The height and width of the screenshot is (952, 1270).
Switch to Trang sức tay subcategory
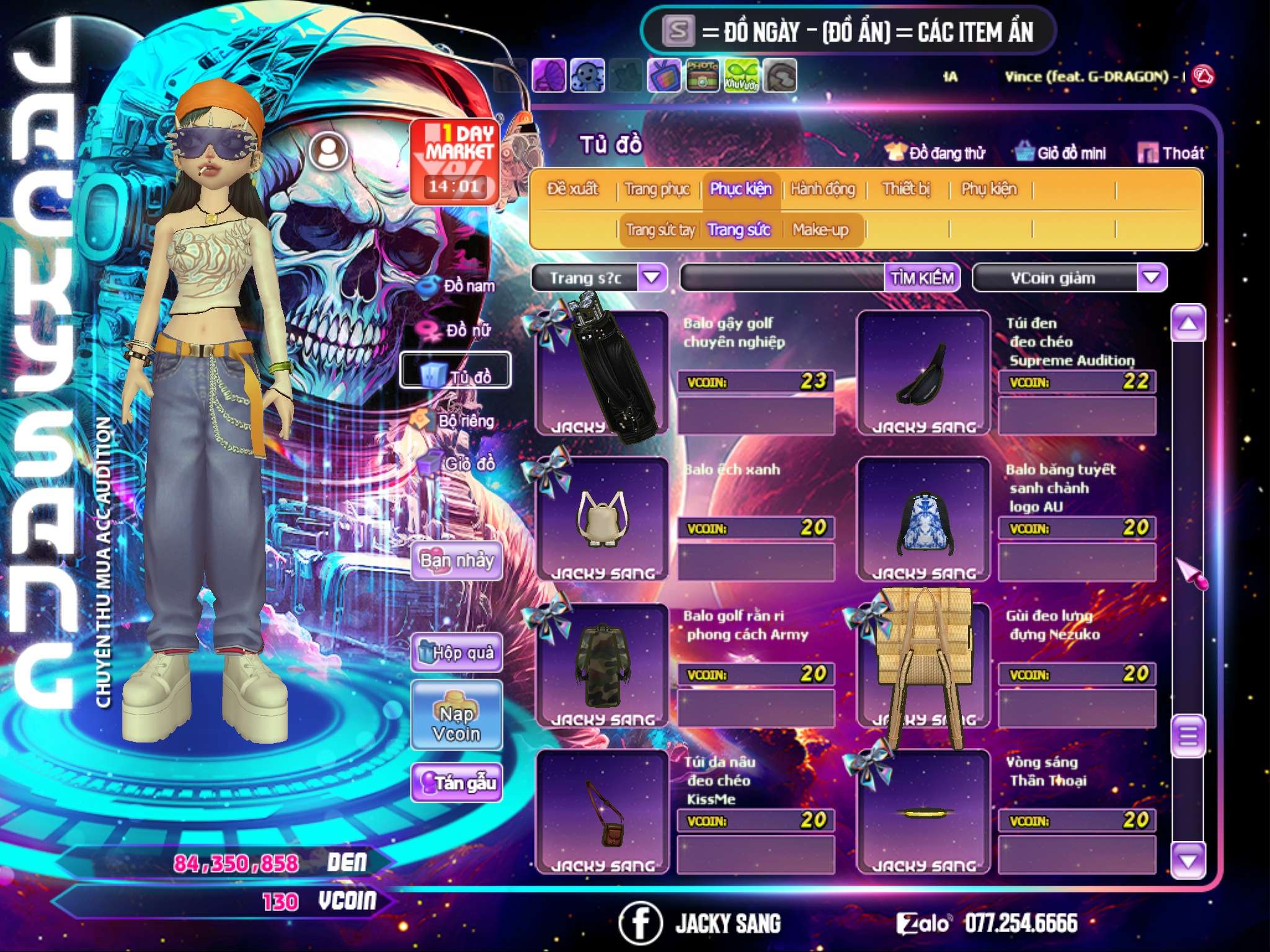pyautogui.click(x=660, y=230)
